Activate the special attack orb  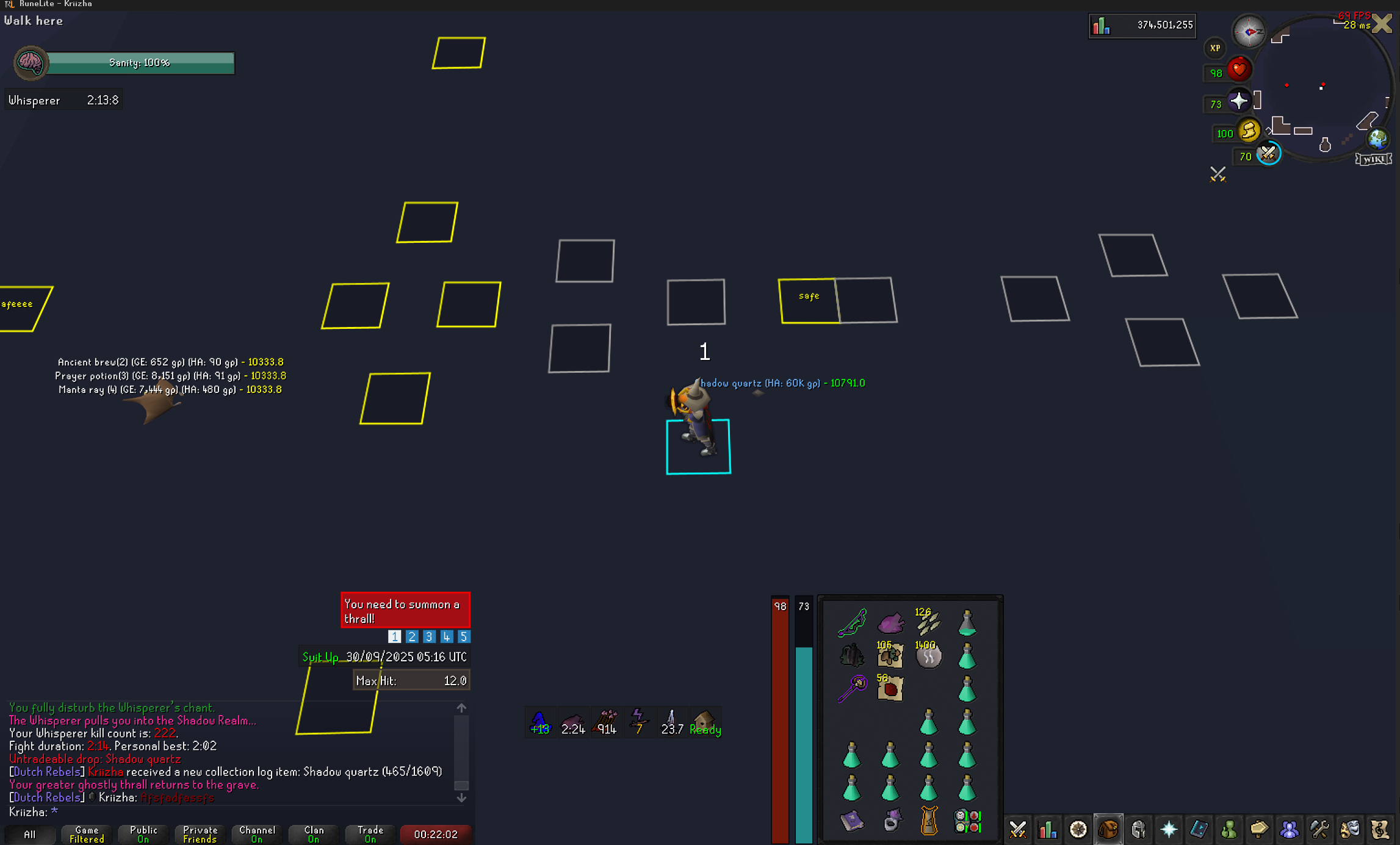coord(1268,154)
